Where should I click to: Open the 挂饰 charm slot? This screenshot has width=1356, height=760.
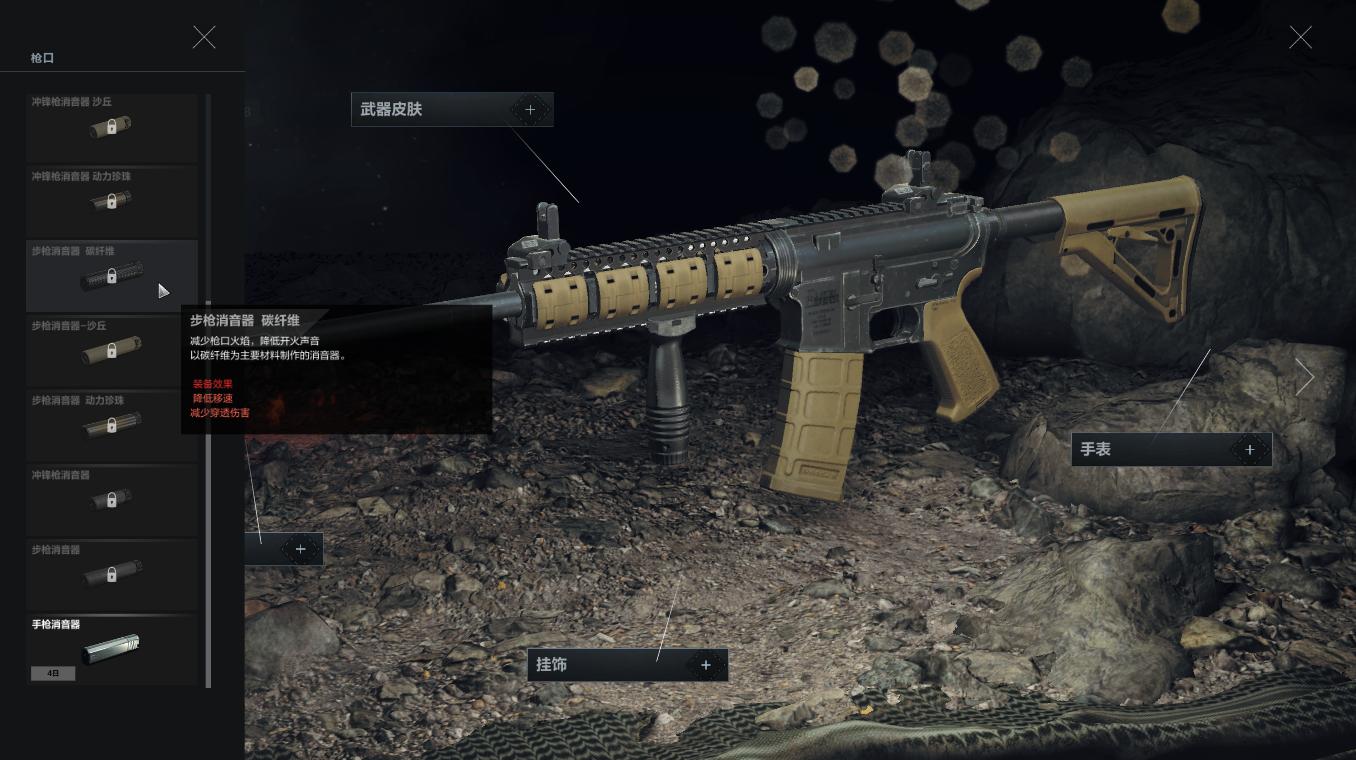pyautogui.click(x=627, y=665)
